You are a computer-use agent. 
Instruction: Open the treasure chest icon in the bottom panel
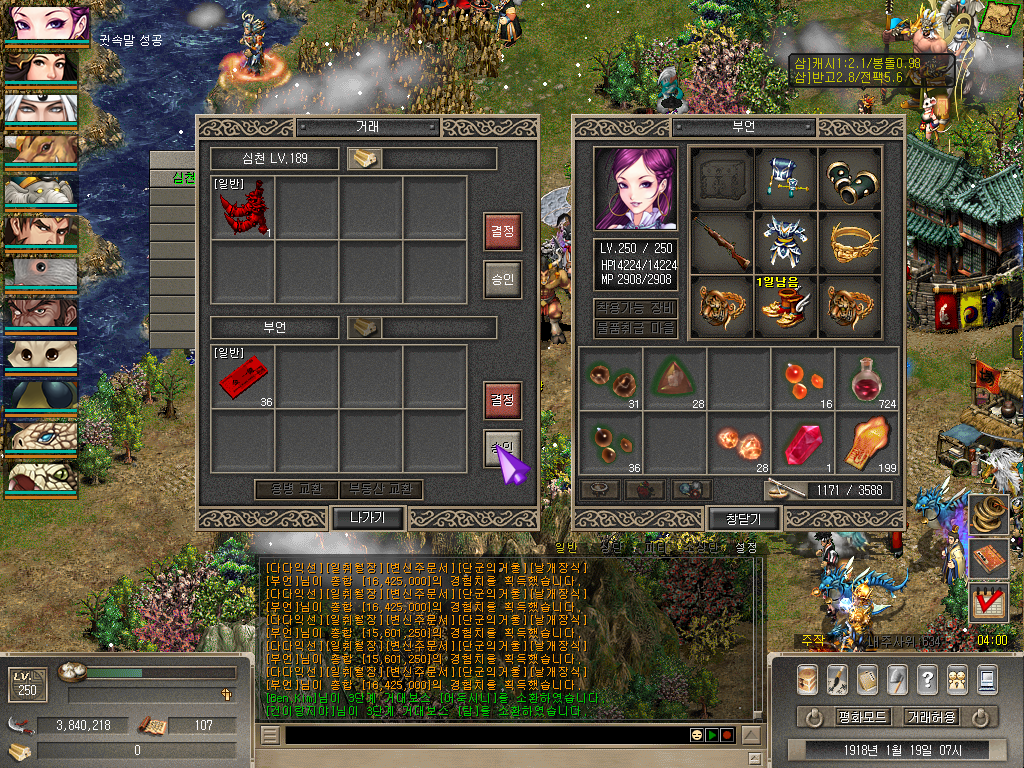click(807, 679)
